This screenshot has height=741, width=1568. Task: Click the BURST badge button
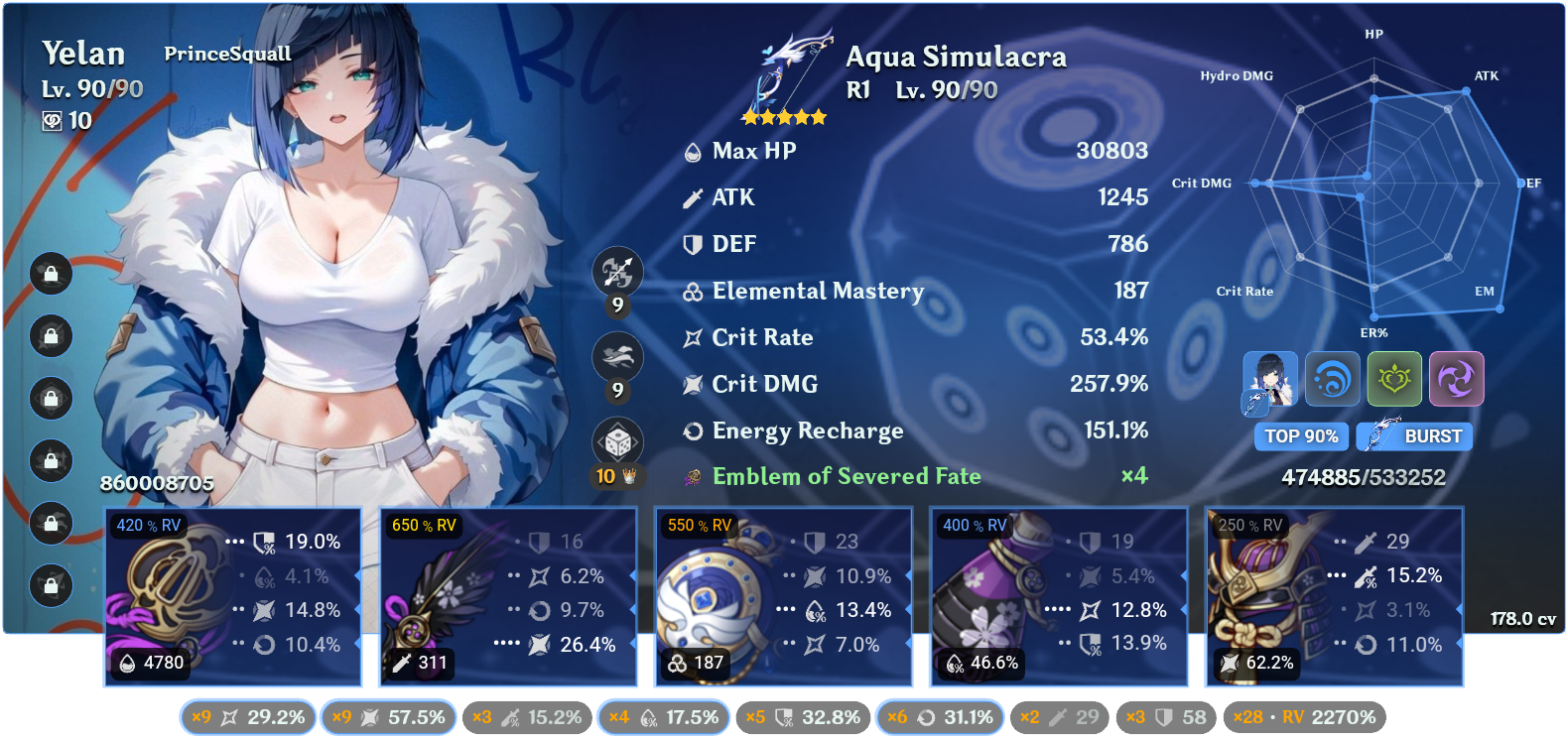coord(1414,436)
